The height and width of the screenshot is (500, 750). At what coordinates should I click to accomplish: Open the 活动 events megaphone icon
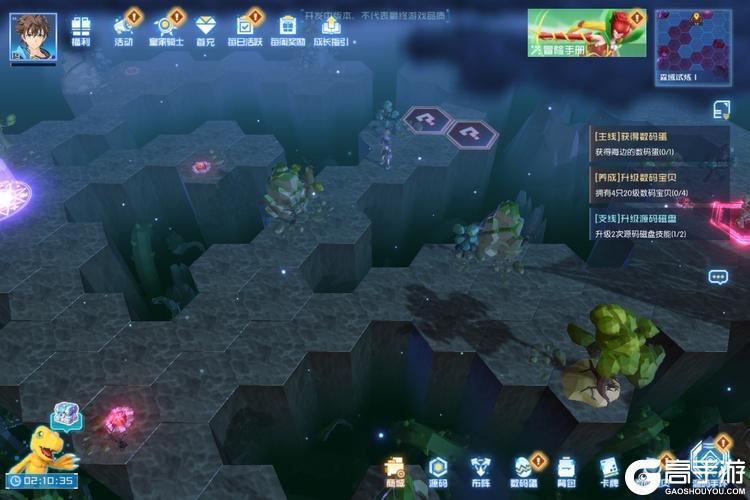124,30
